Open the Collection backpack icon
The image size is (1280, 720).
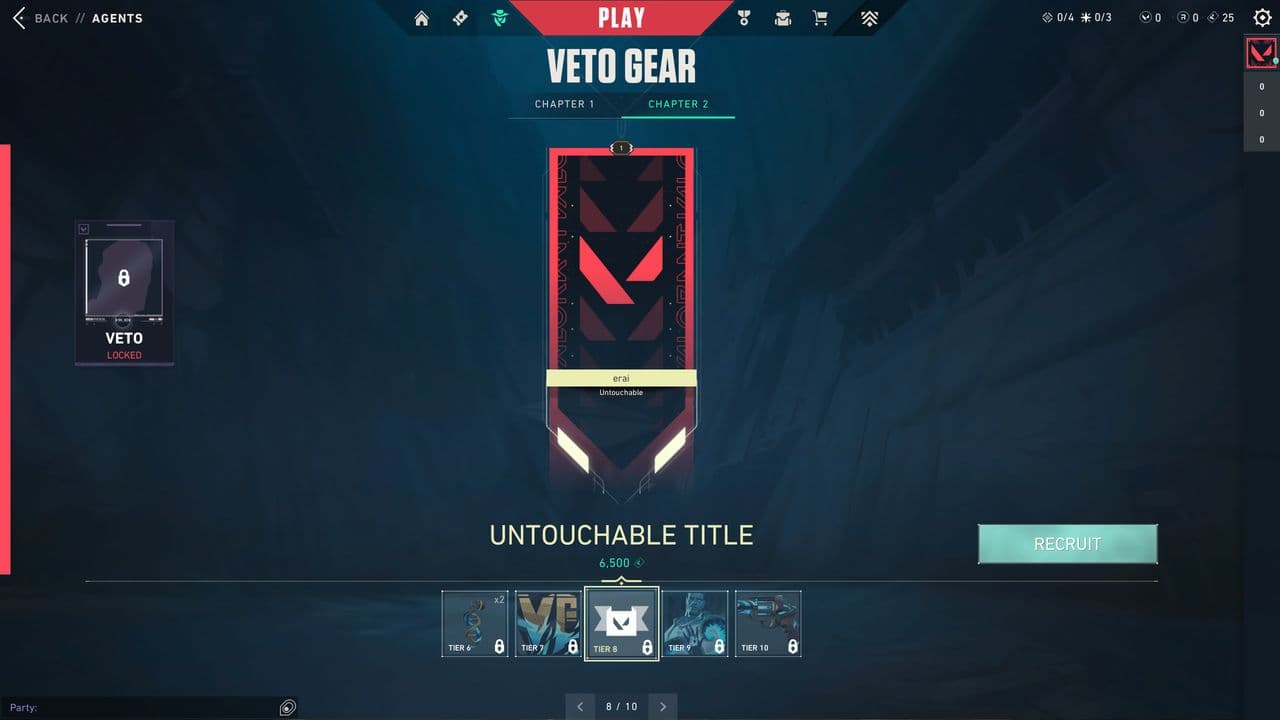click(x=782, y=18)
